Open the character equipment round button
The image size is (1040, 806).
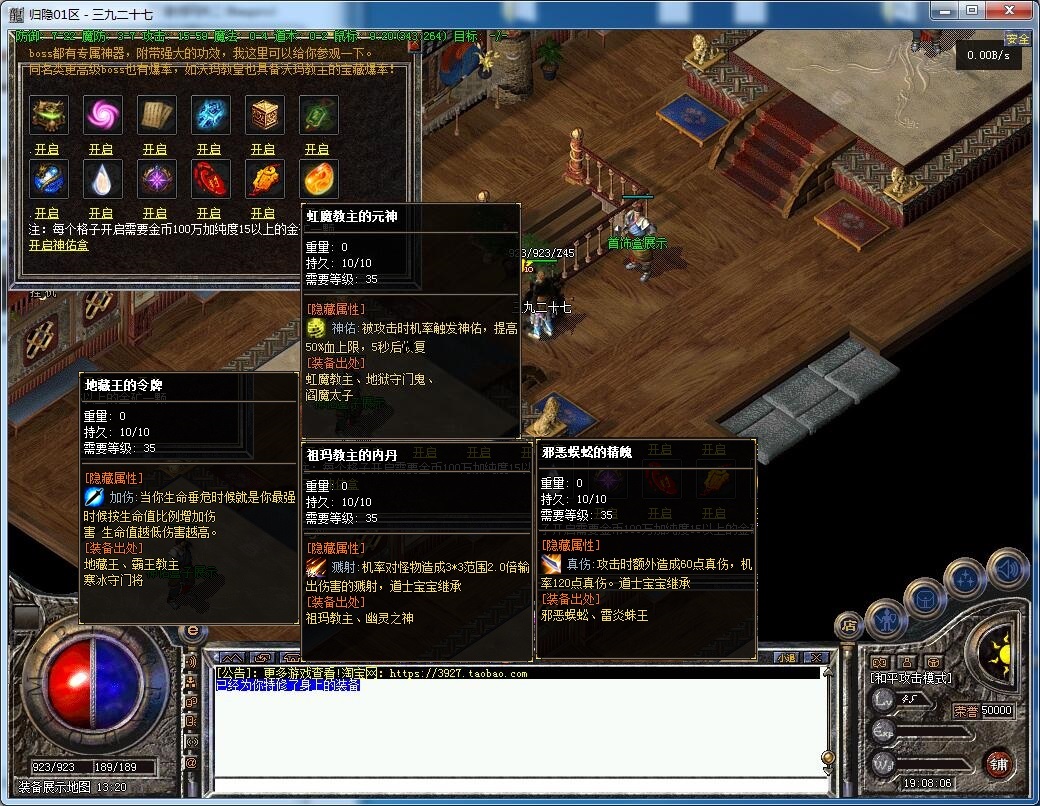click(886, 619)
